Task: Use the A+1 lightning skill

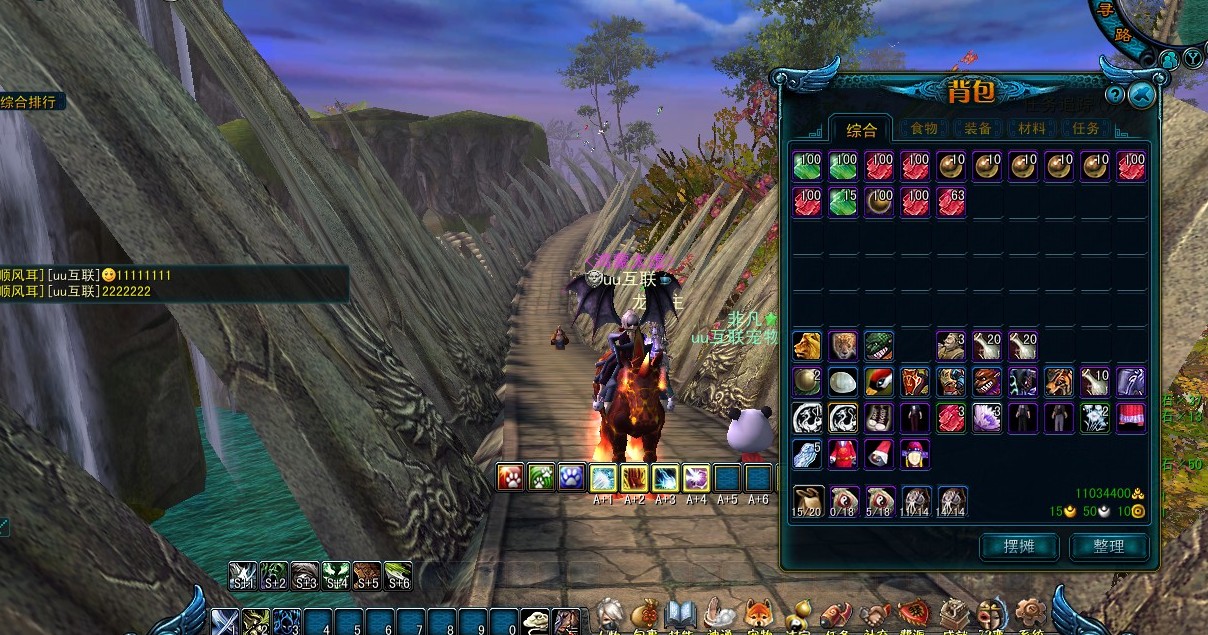Action: pyautogui.click(x=603, y=477)
